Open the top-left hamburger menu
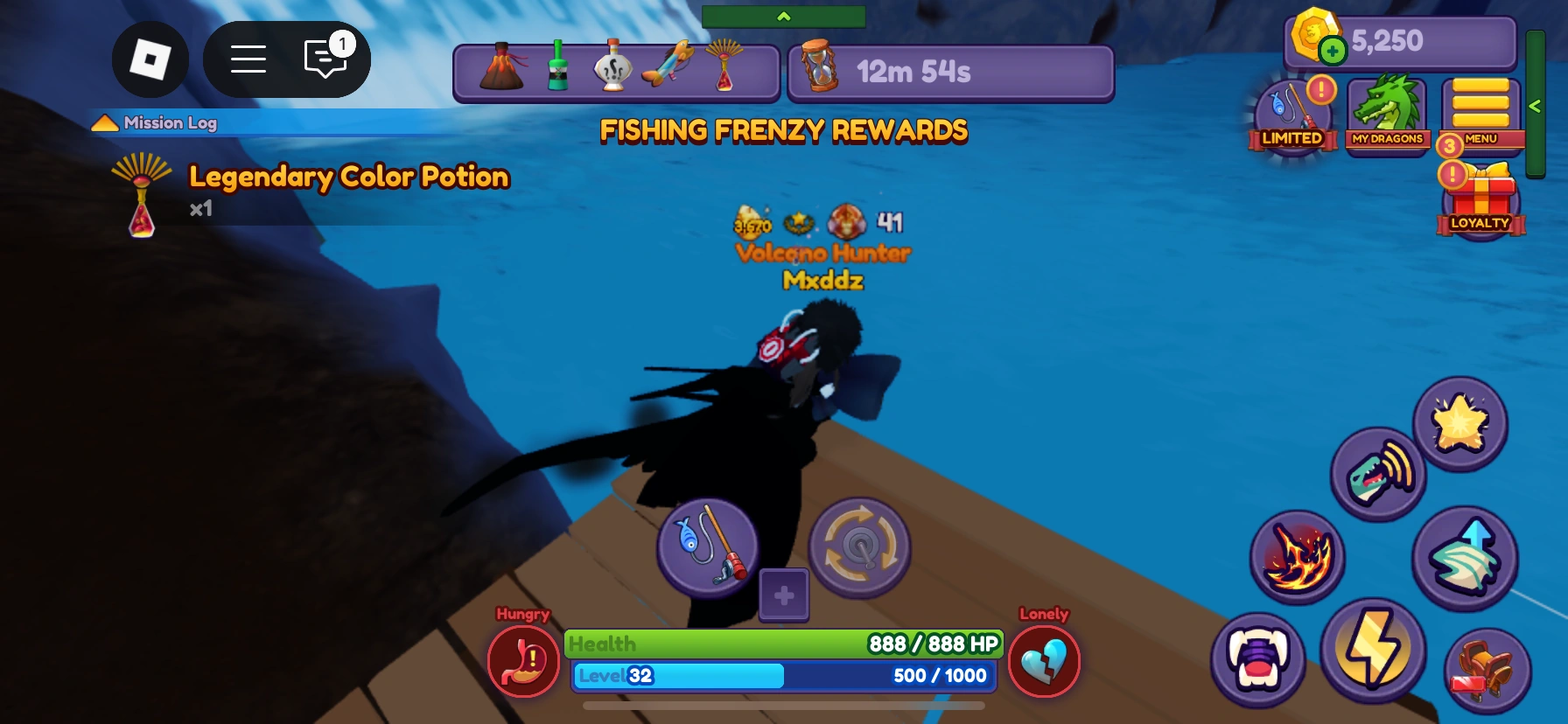1568x724 pixels. point(248,59)
